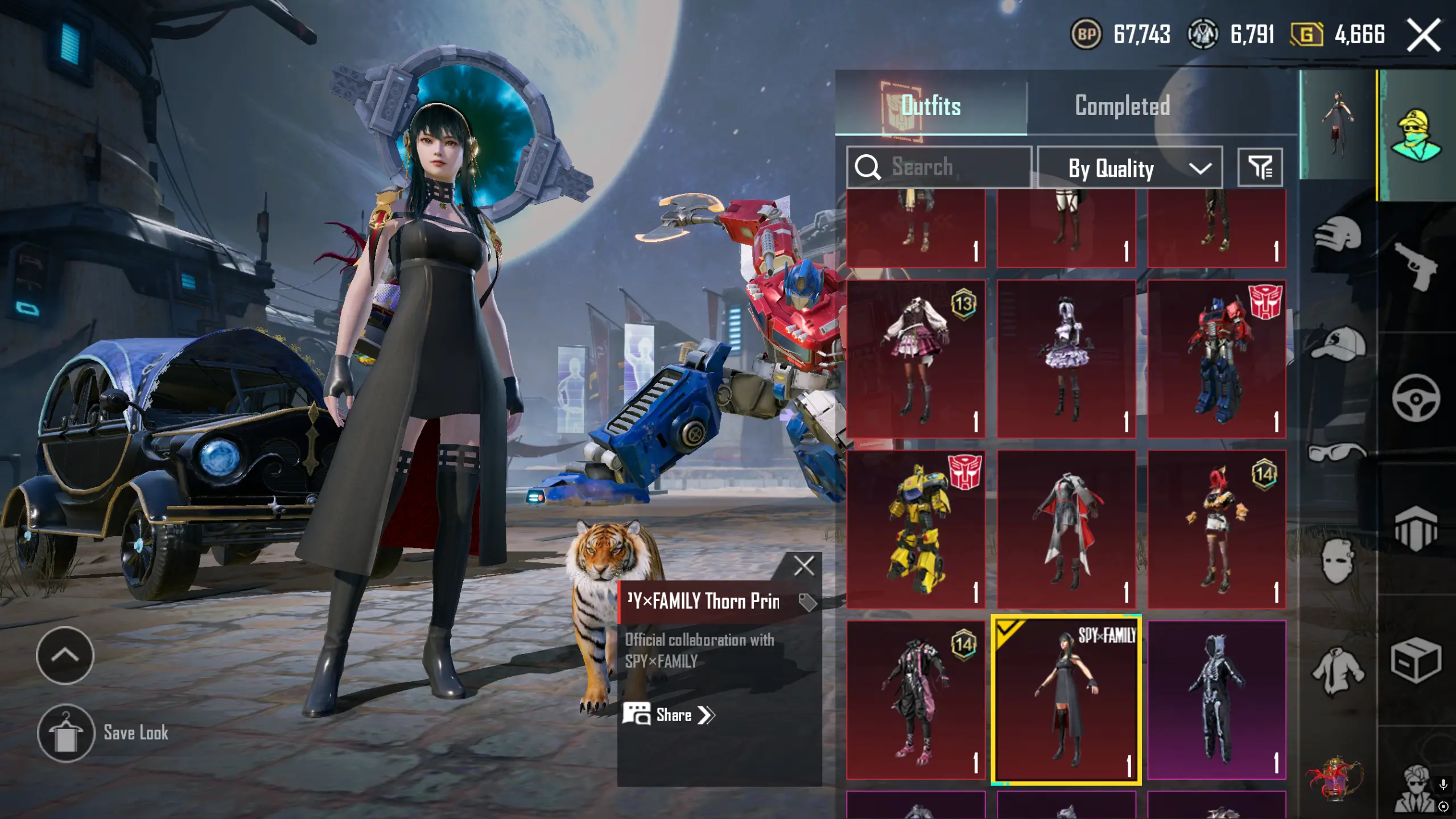
Task: Open the By Quality sort dropdown
Action: (x=1129, y=168)
